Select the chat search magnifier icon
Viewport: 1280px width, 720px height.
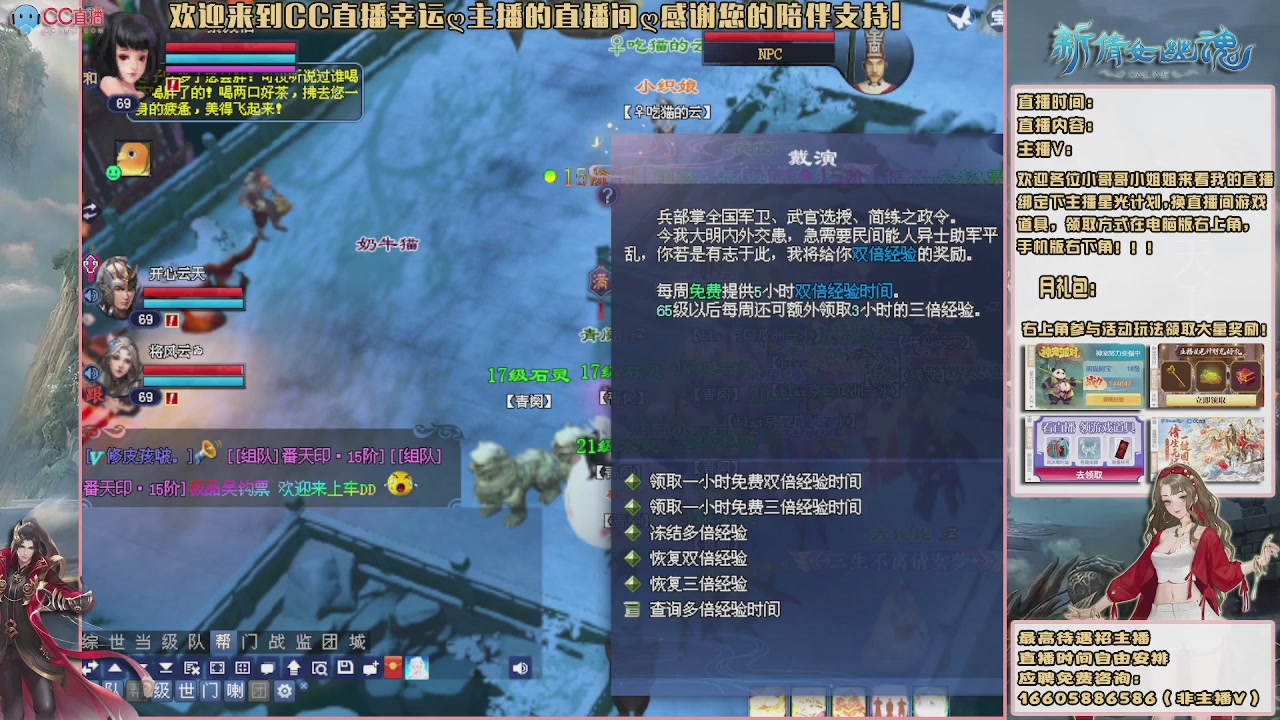point(320,667)
